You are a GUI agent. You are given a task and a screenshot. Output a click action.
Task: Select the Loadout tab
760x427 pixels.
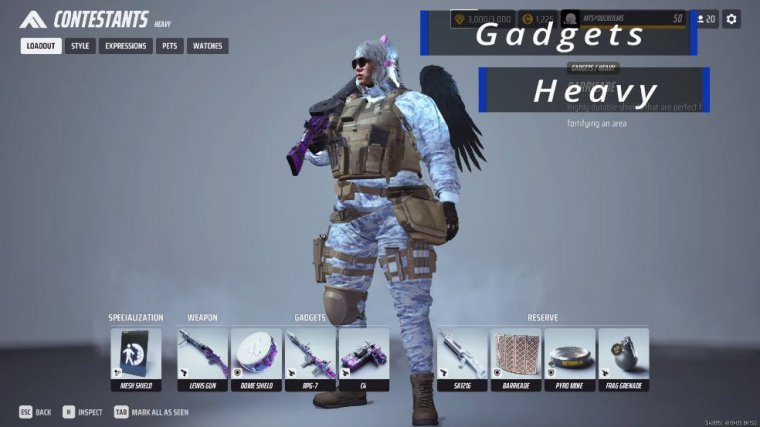(41, 46)
